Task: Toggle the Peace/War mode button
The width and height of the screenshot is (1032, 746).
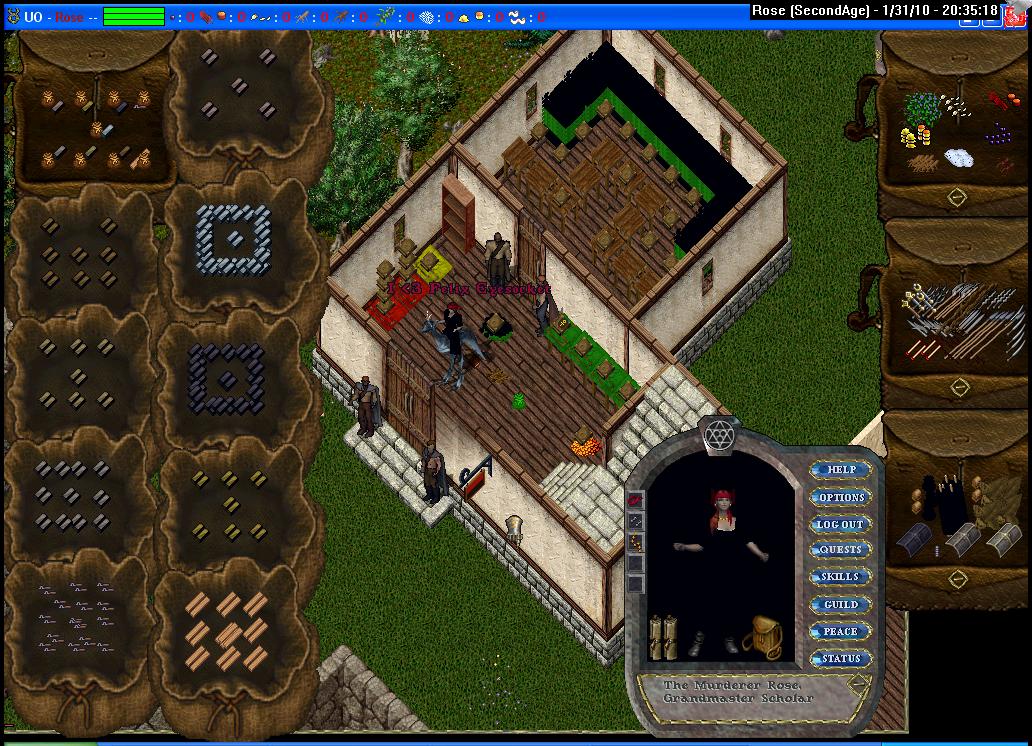Action: click(x=841, y=631)
